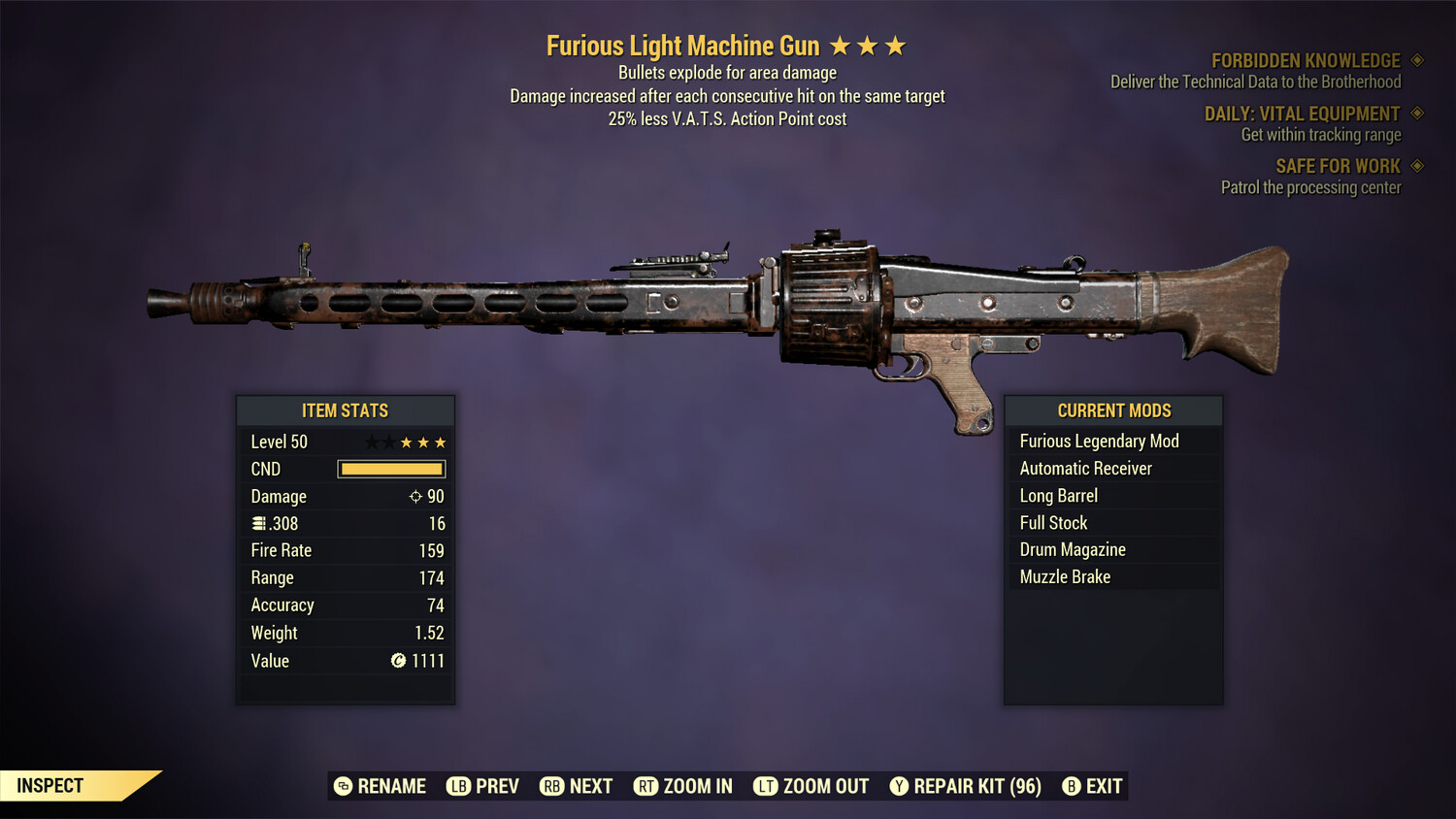Click the caps currency icon beside Value 1111
1456x819 pixels.
point(397,661)
